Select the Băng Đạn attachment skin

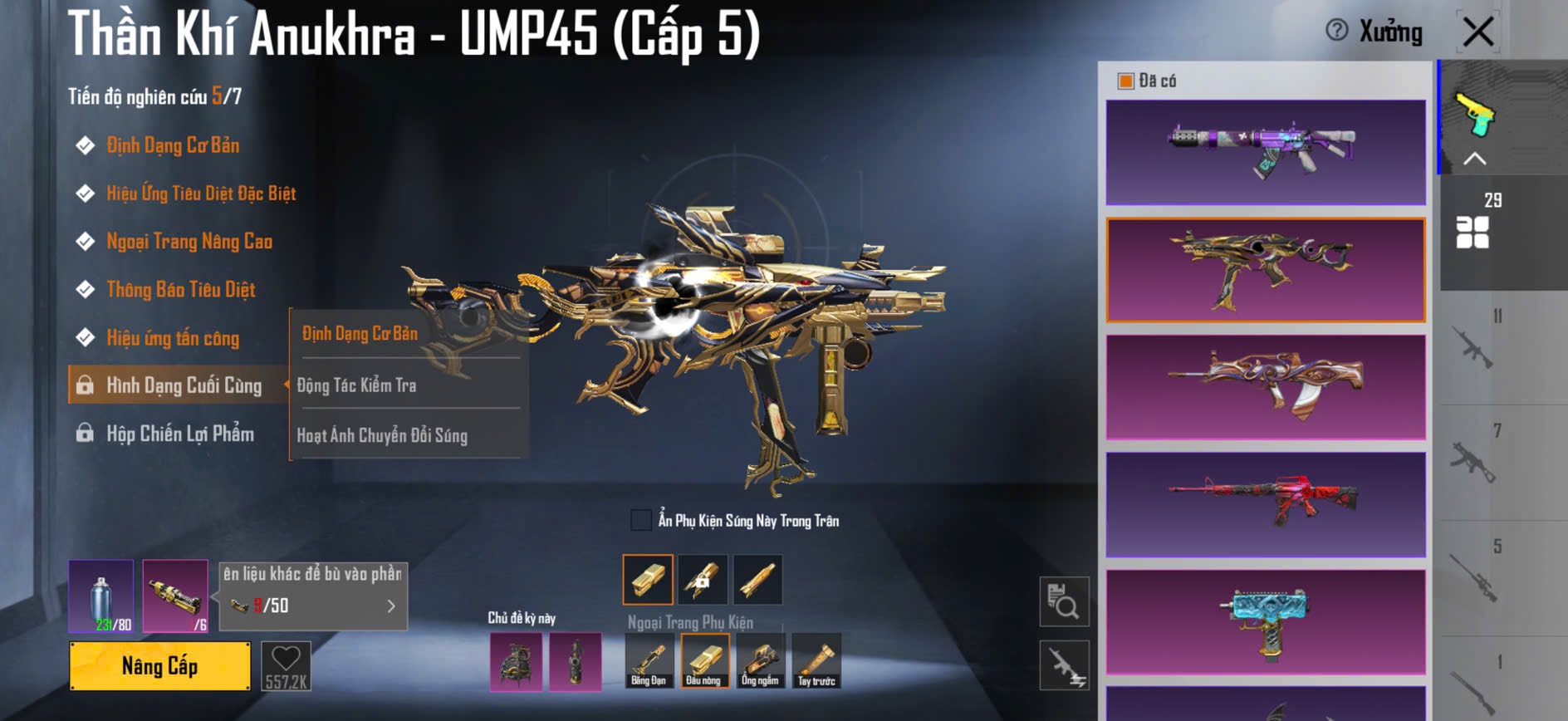648,661
